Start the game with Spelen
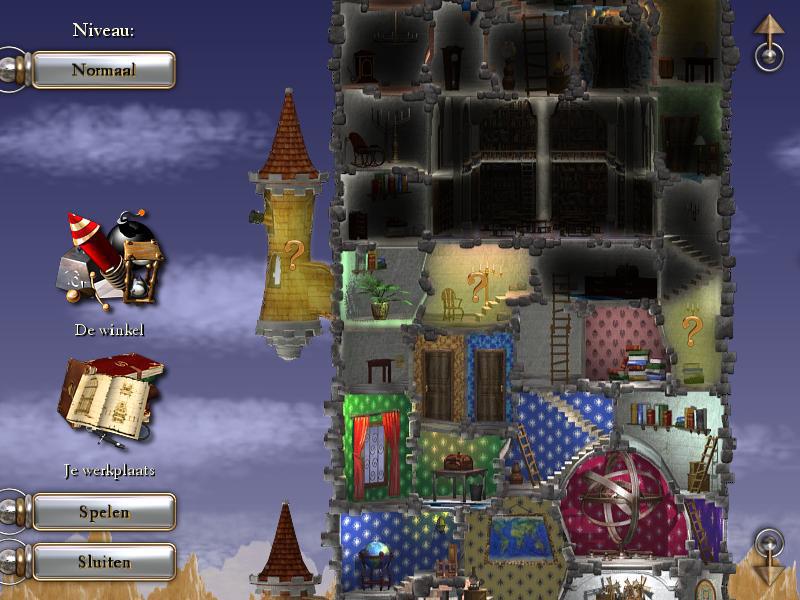Screen dimensions: 800x600 [x=104, y=511]
